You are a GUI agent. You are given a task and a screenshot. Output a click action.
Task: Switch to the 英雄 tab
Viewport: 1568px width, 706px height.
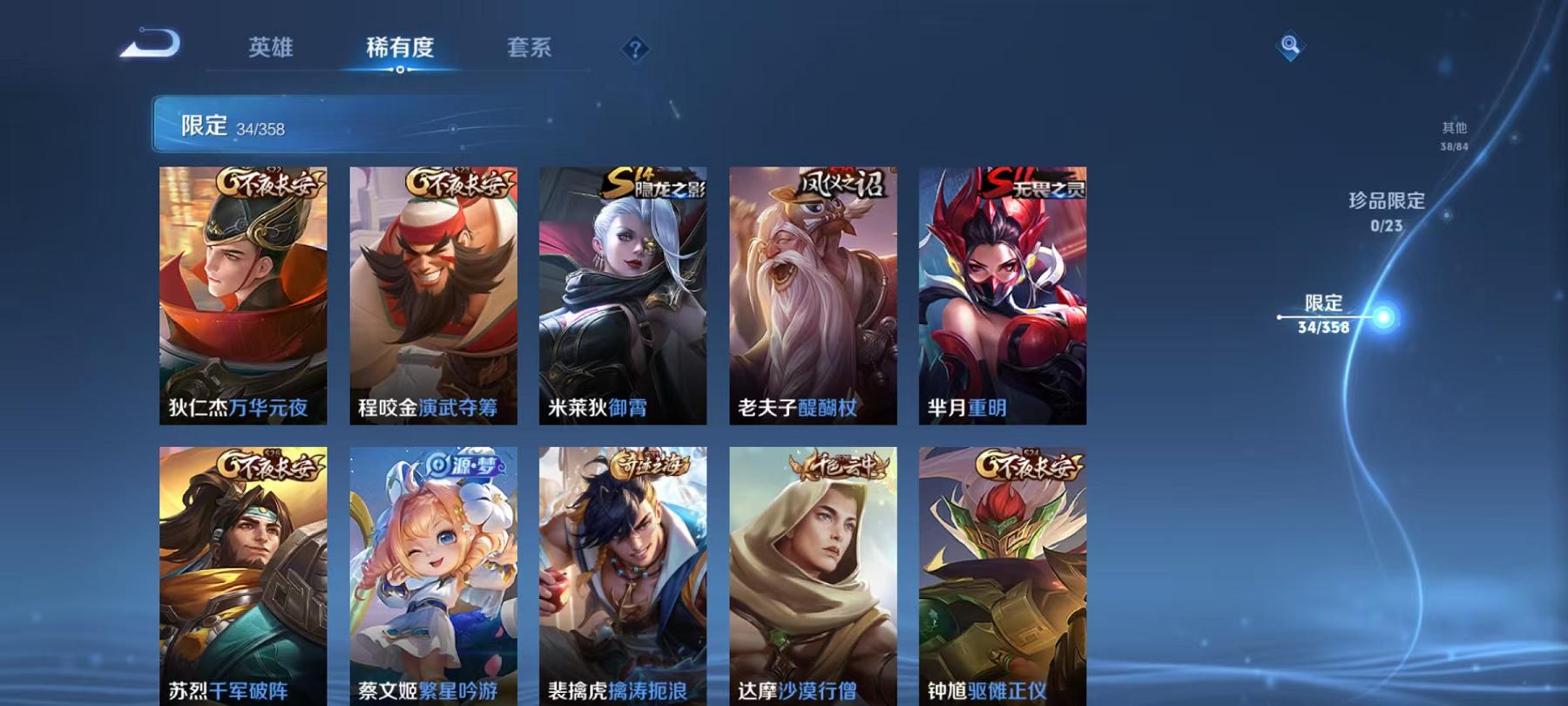coord(271,50)
